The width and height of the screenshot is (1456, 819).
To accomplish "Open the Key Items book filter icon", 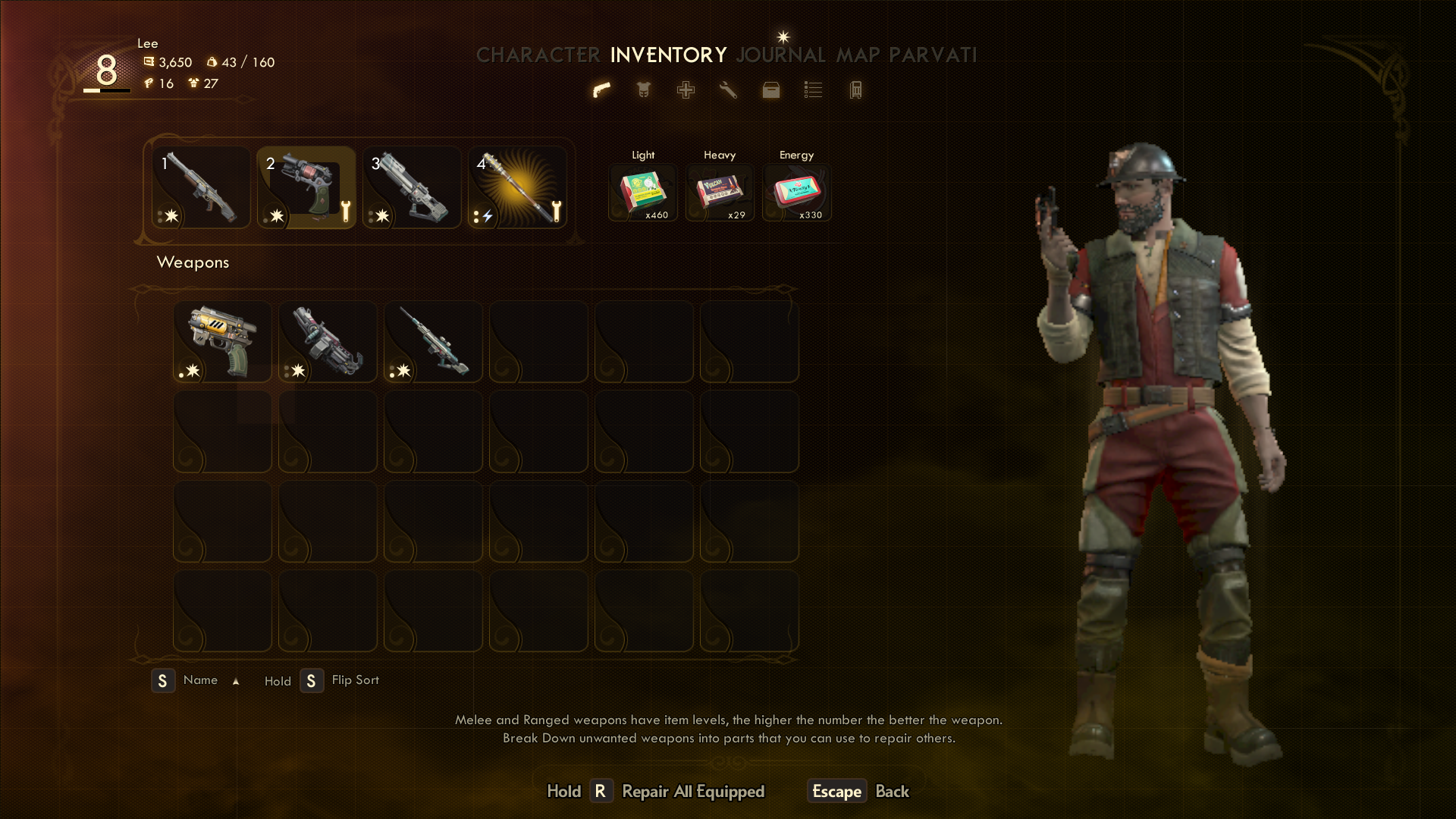I will 855,90.
